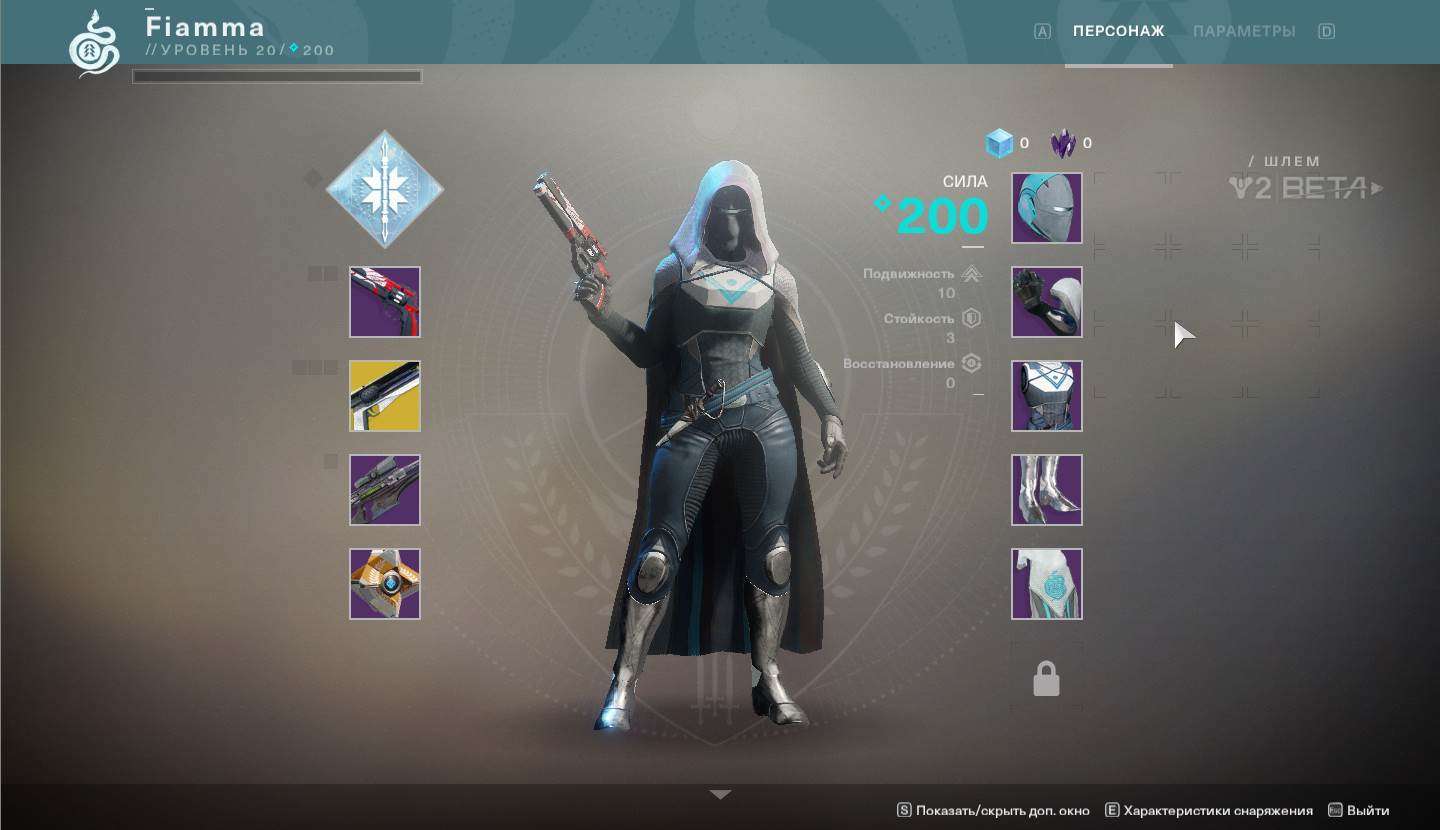
Task: Select the gauntlets armor slot
Action: click(x=1047, y=302)
